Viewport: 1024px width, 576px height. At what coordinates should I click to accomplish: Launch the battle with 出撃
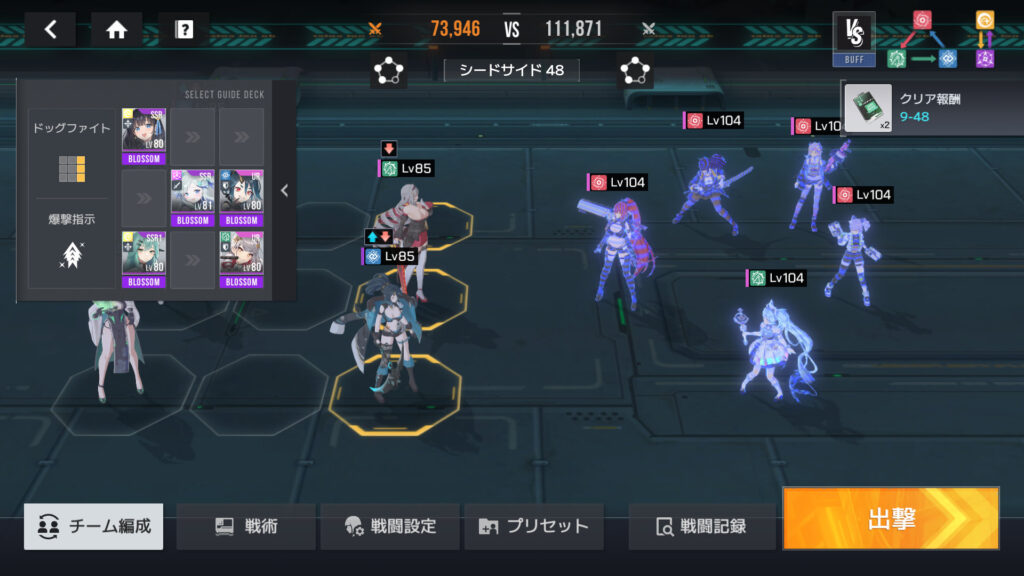(x=890, y=519)
